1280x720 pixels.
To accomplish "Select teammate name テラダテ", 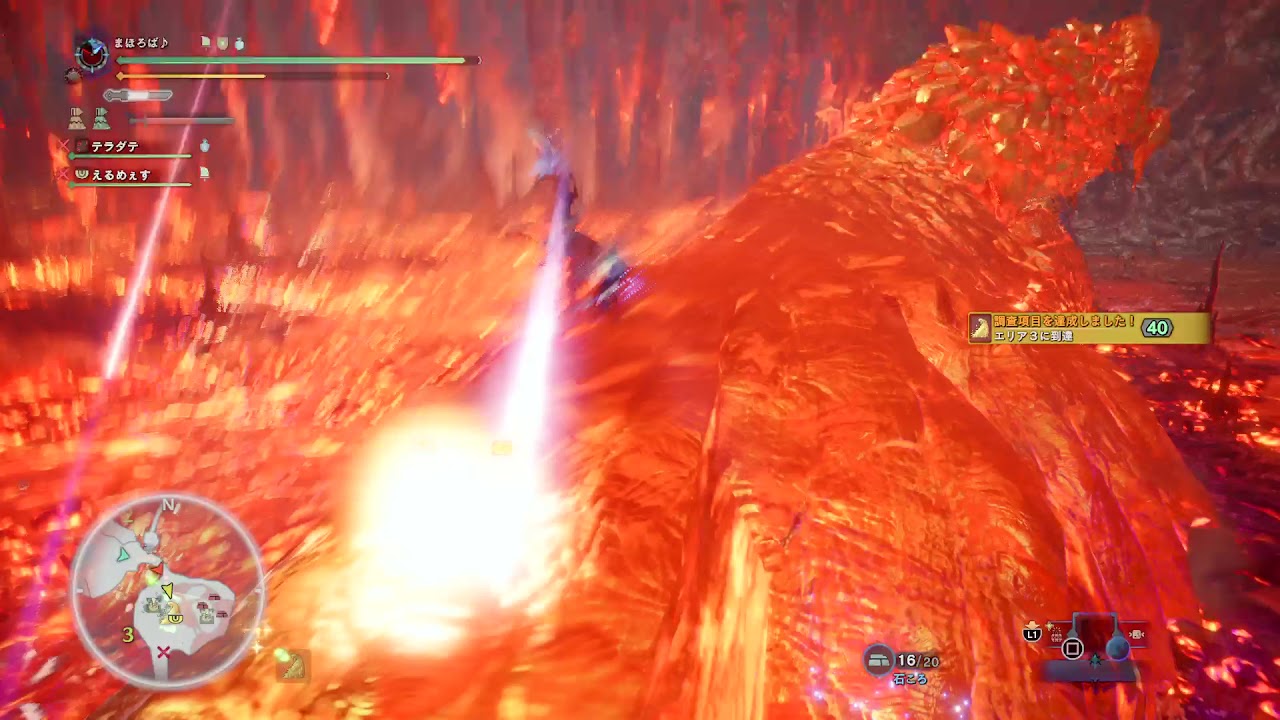I will tap(114, 148).
